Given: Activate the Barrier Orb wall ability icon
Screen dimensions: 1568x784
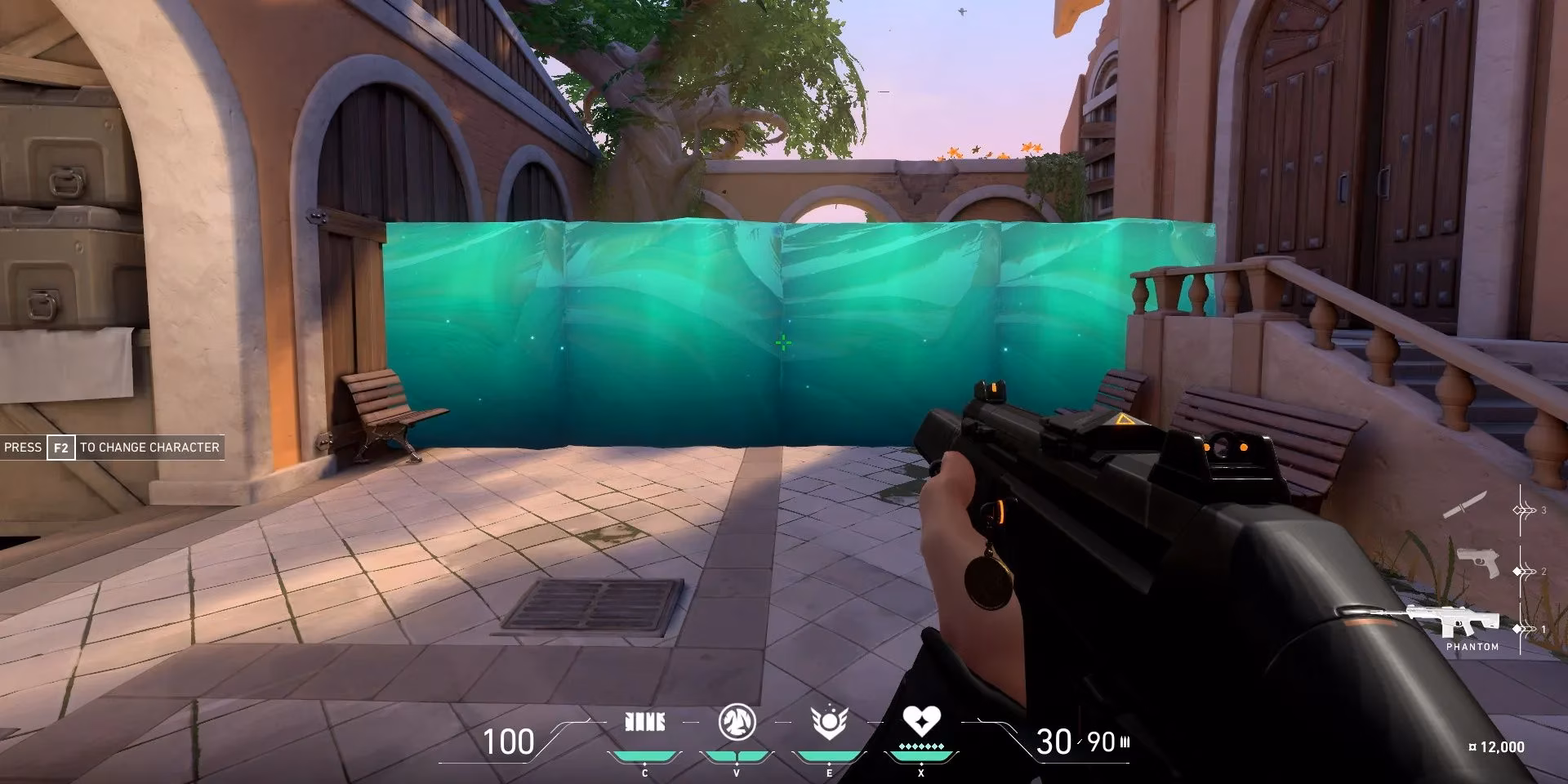Looking at the screenshot, I should tap(644, 722).
